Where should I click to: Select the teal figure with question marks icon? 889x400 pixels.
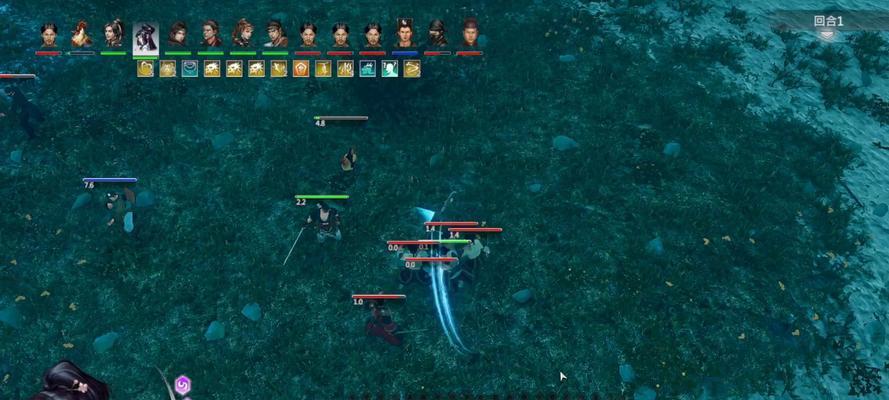(389, 69)
